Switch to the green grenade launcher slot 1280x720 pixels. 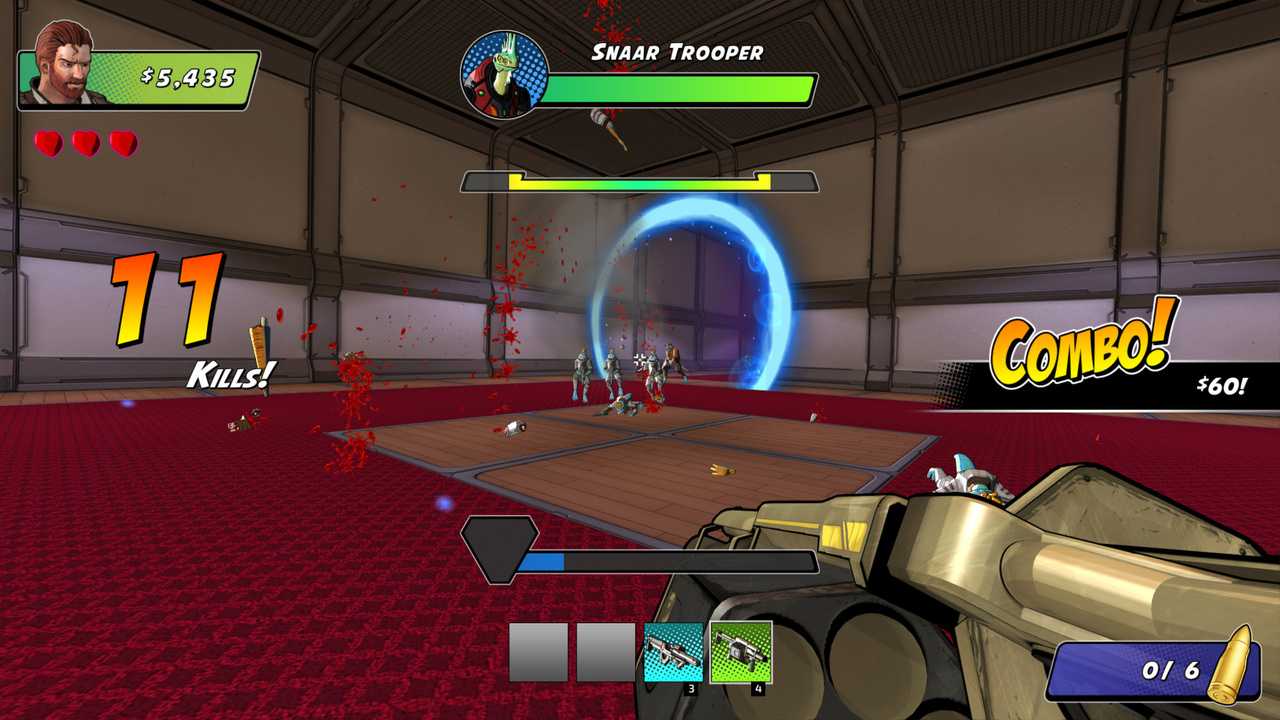tap(741, 652)
